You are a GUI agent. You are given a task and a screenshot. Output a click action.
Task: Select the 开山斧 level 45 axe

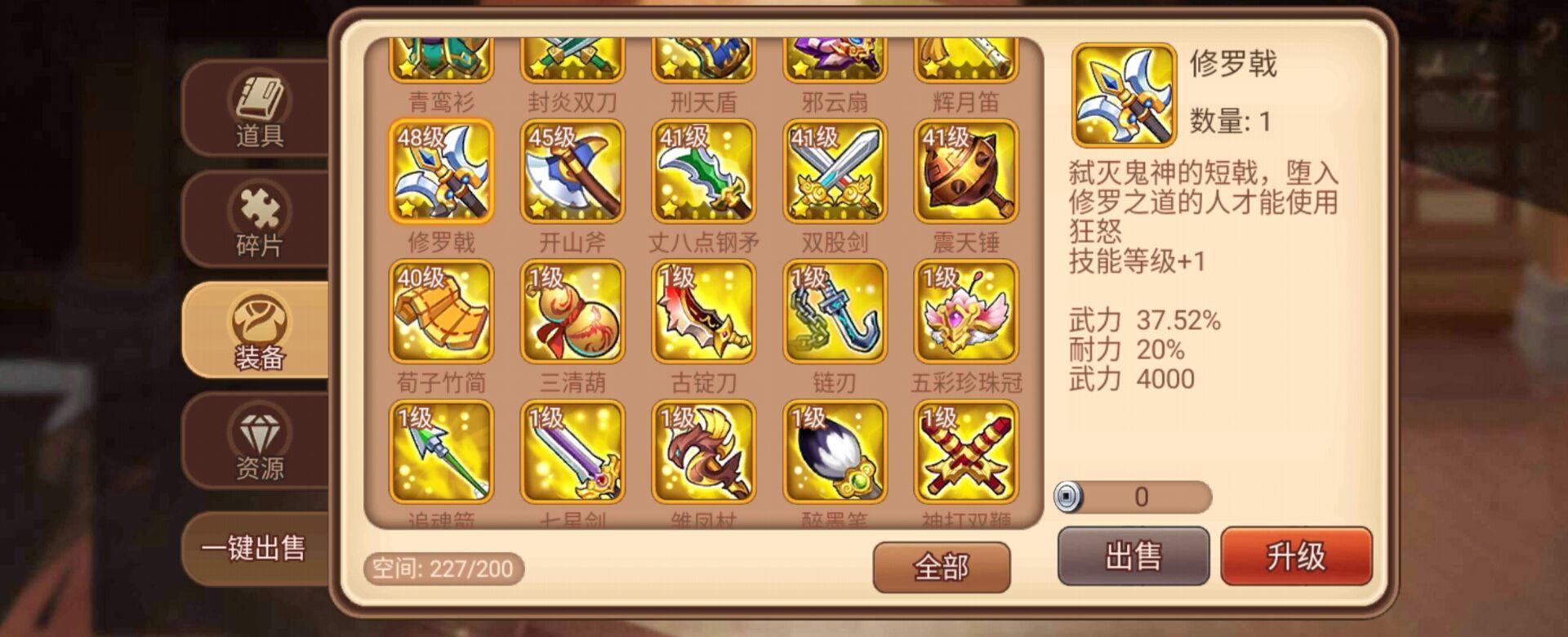point(570,169)
